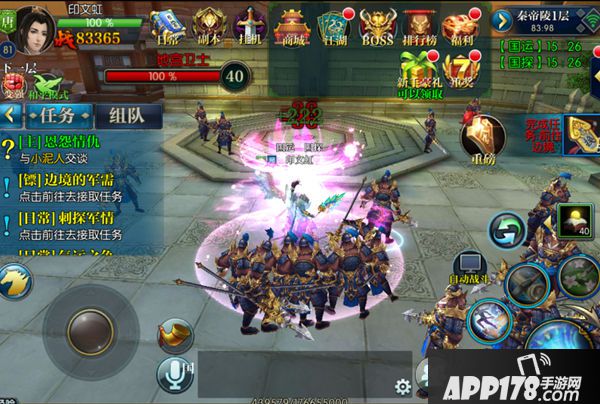The width and height of the screenshot is (600, 404).
Task: Open the 排行榜 leaderboard
Action: [x=420, y=24]
